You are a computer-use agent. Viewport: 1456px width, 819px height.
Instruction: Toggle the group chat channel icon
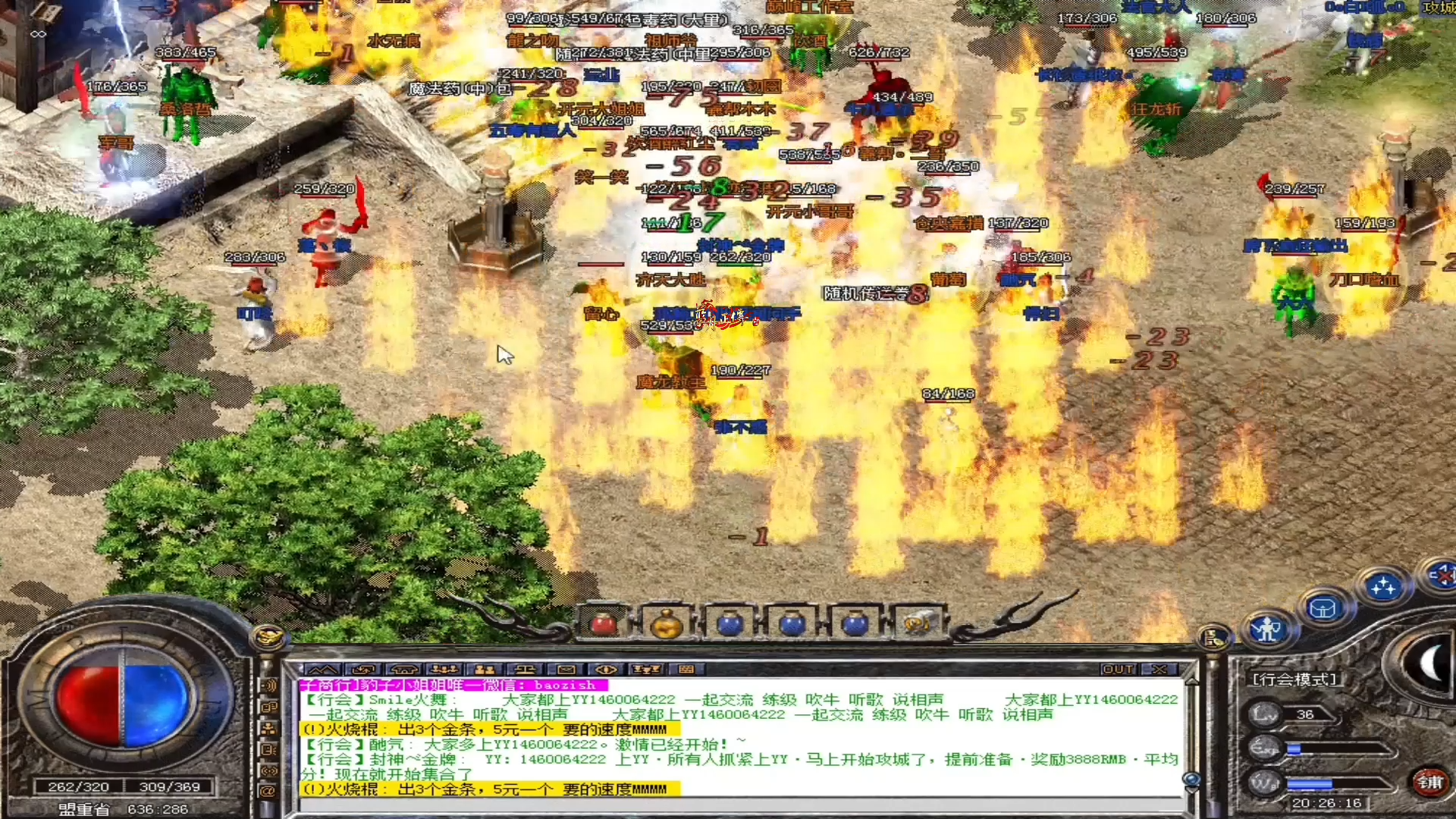point(268,727)
